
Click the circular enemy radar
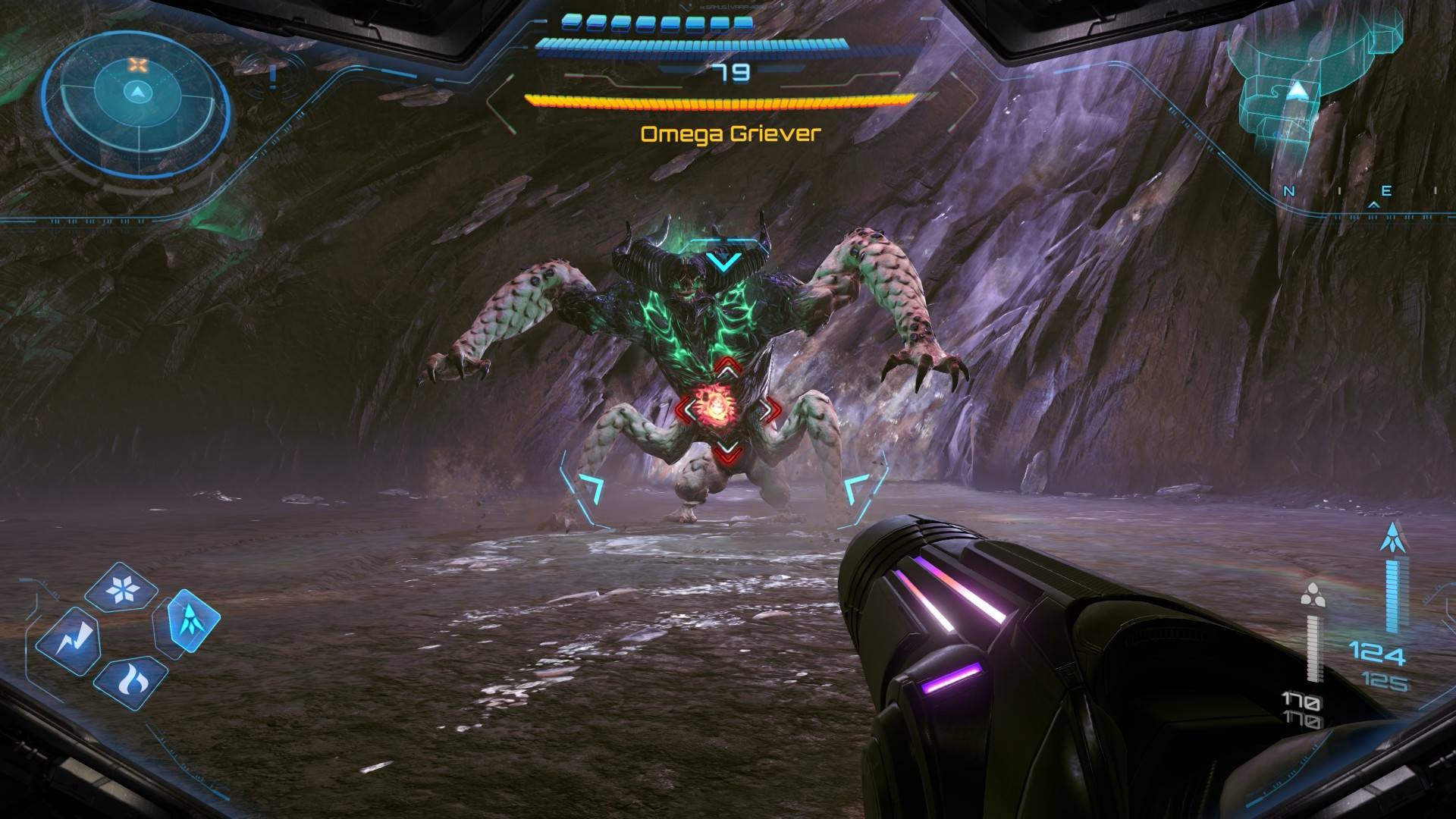[136, 93]
